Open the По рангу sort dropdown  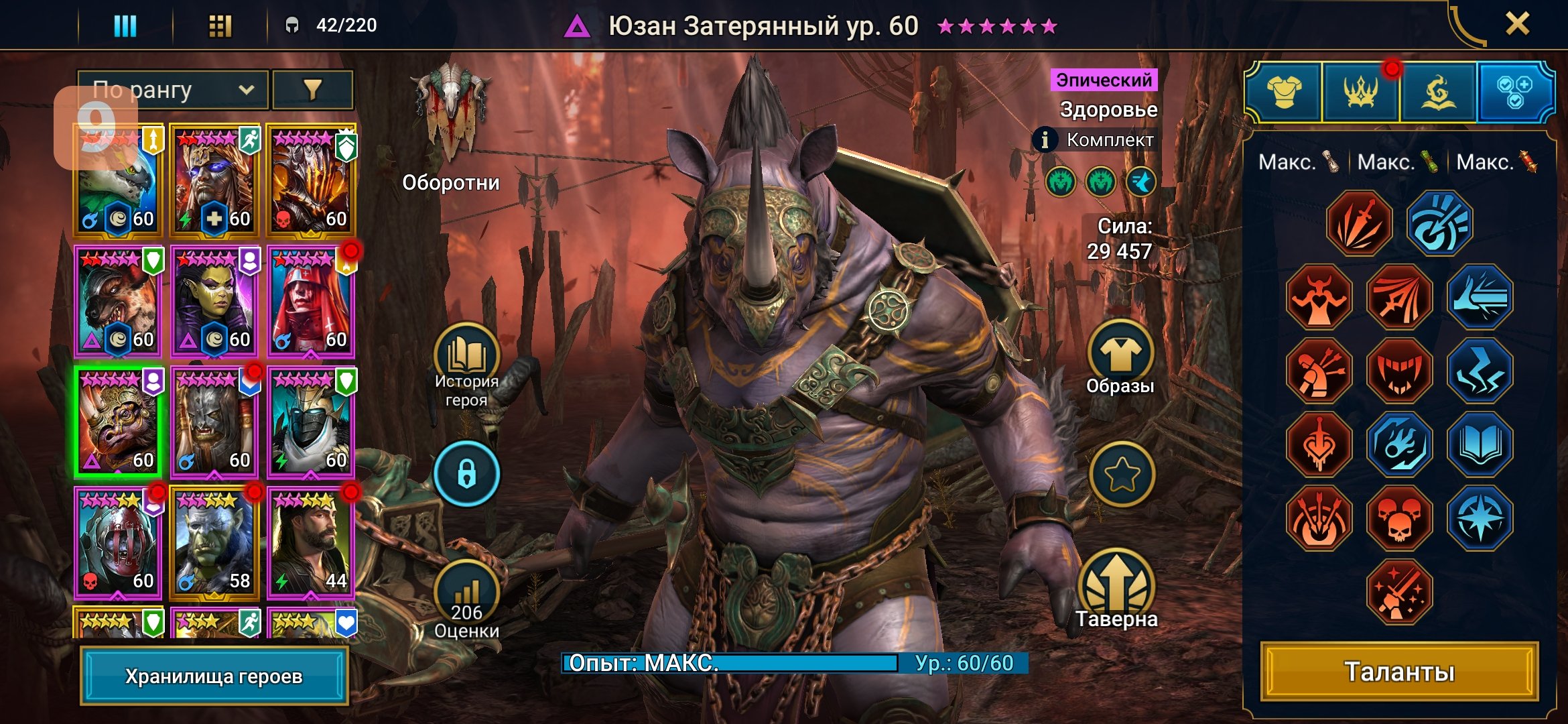(173, 90)
